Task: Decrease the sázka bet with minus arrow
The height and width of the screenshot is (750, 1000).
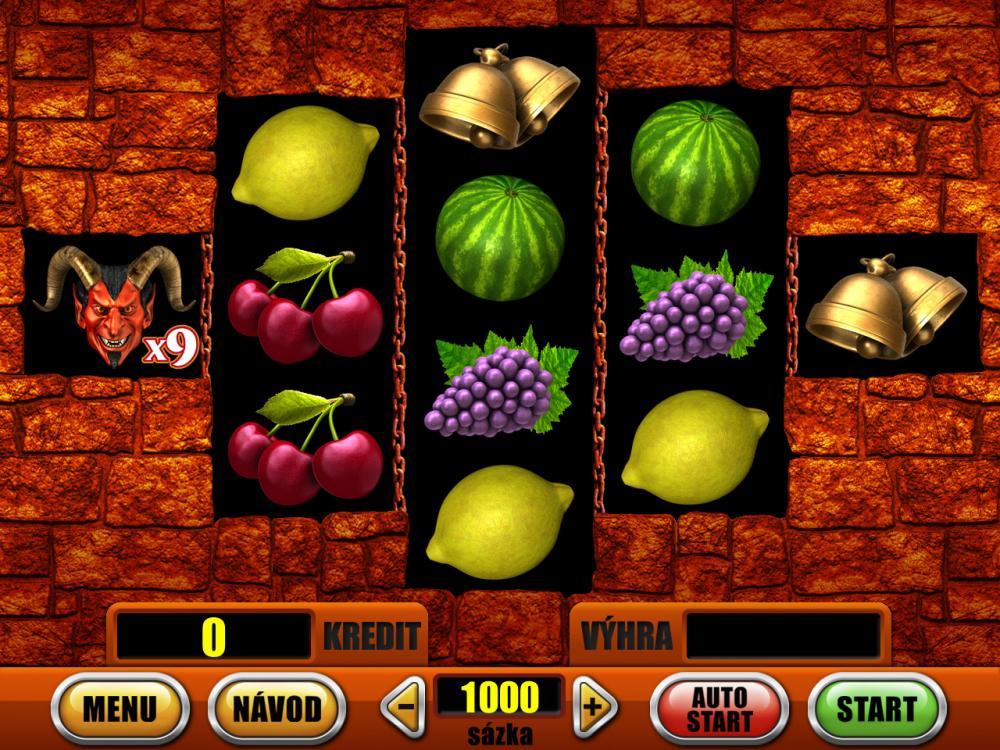Action: pyautogui.click(x=404, y=707)
